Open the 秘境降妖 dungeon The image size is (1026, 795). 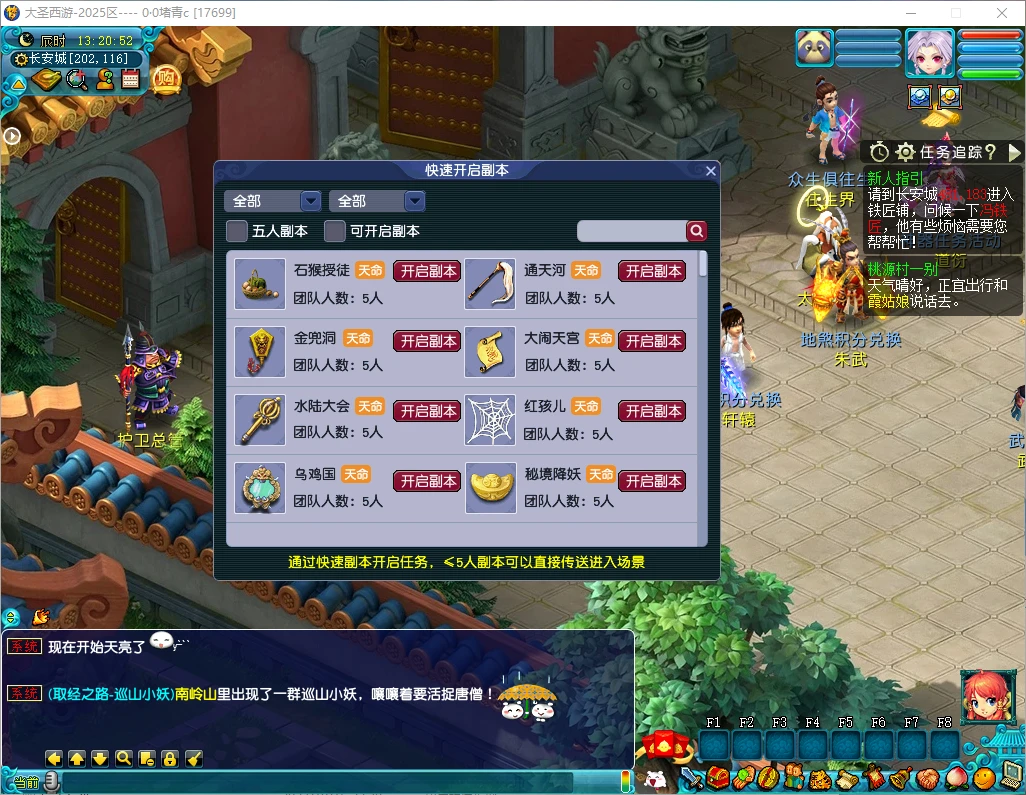[x=652, y=481]
